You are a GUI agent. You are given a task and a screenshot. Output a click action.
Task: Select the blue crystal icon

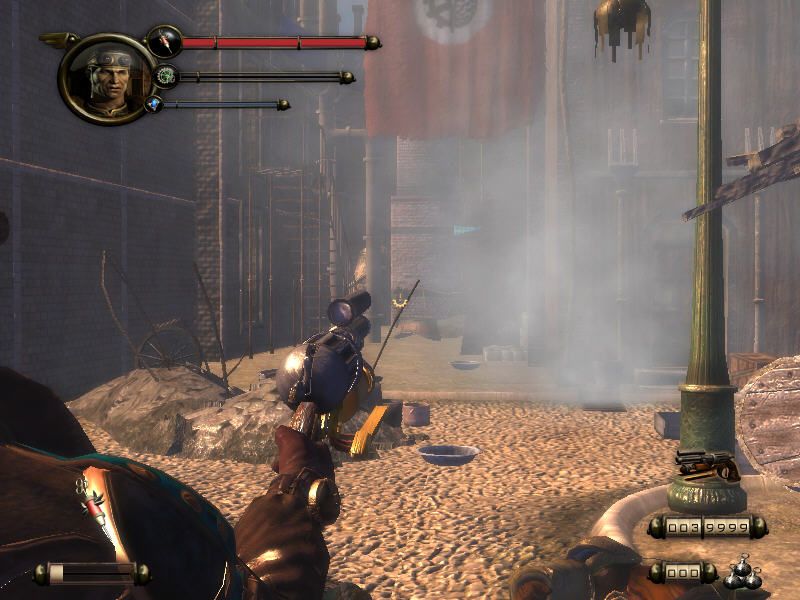153,103
